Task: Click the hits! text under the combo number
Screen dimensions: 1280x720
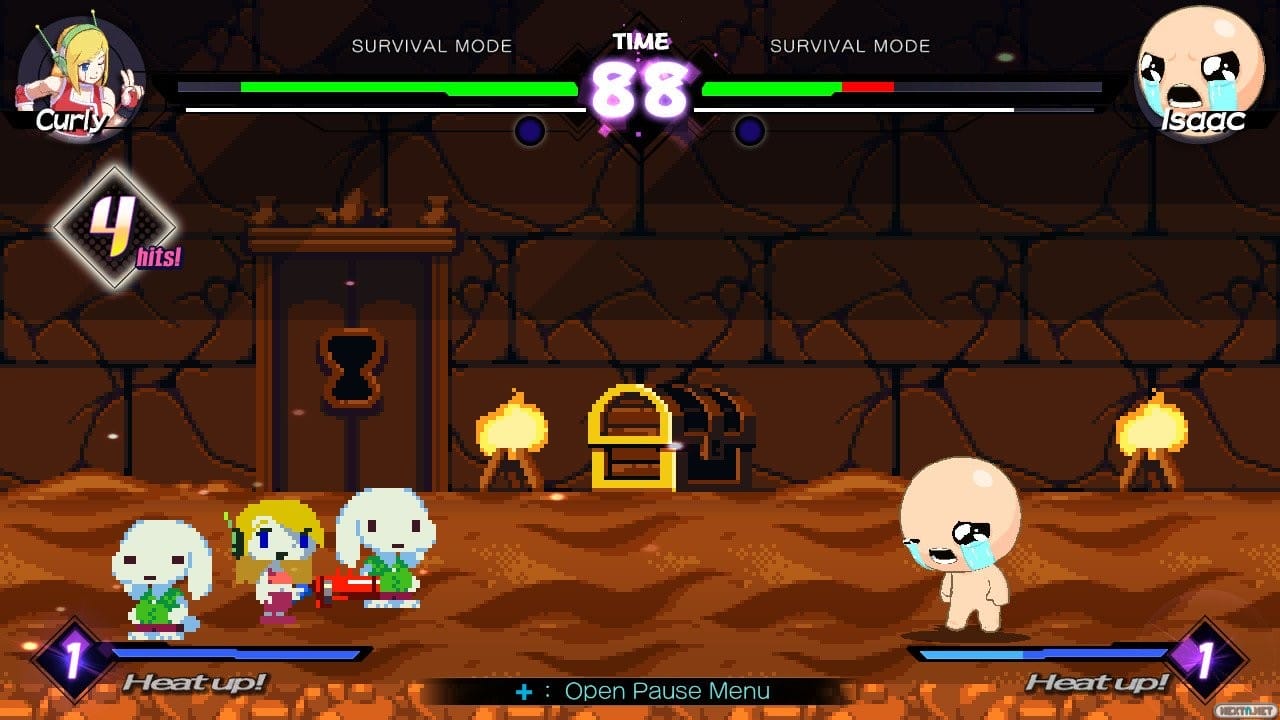Action: click(156, 257)
